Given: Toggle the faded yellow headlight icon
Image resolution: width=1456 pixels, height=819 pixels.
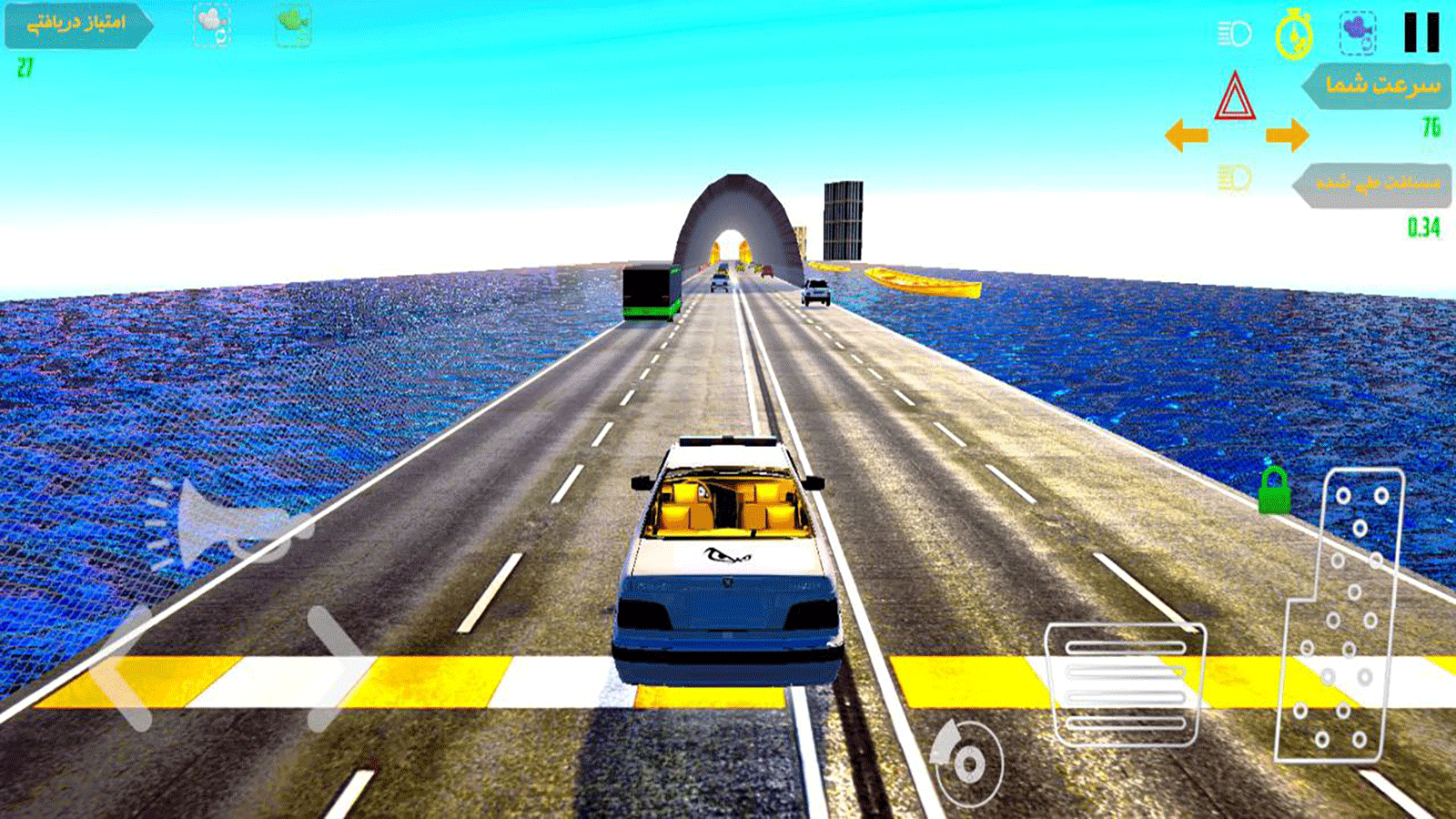Looking at the screenshot, I should (x=1235, y=177).
